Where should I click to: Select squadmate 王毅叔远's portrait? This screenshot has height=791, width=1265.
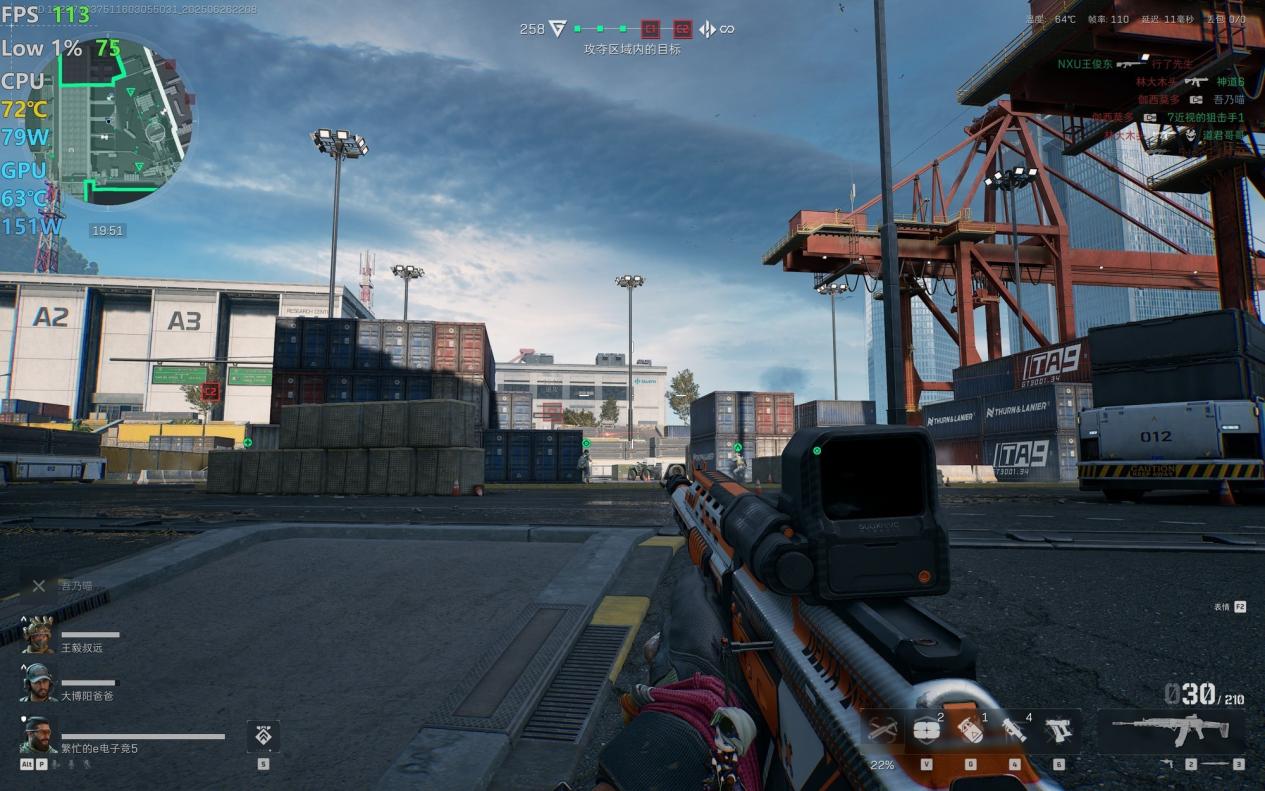pyautogui.click(x=38, y=636)
